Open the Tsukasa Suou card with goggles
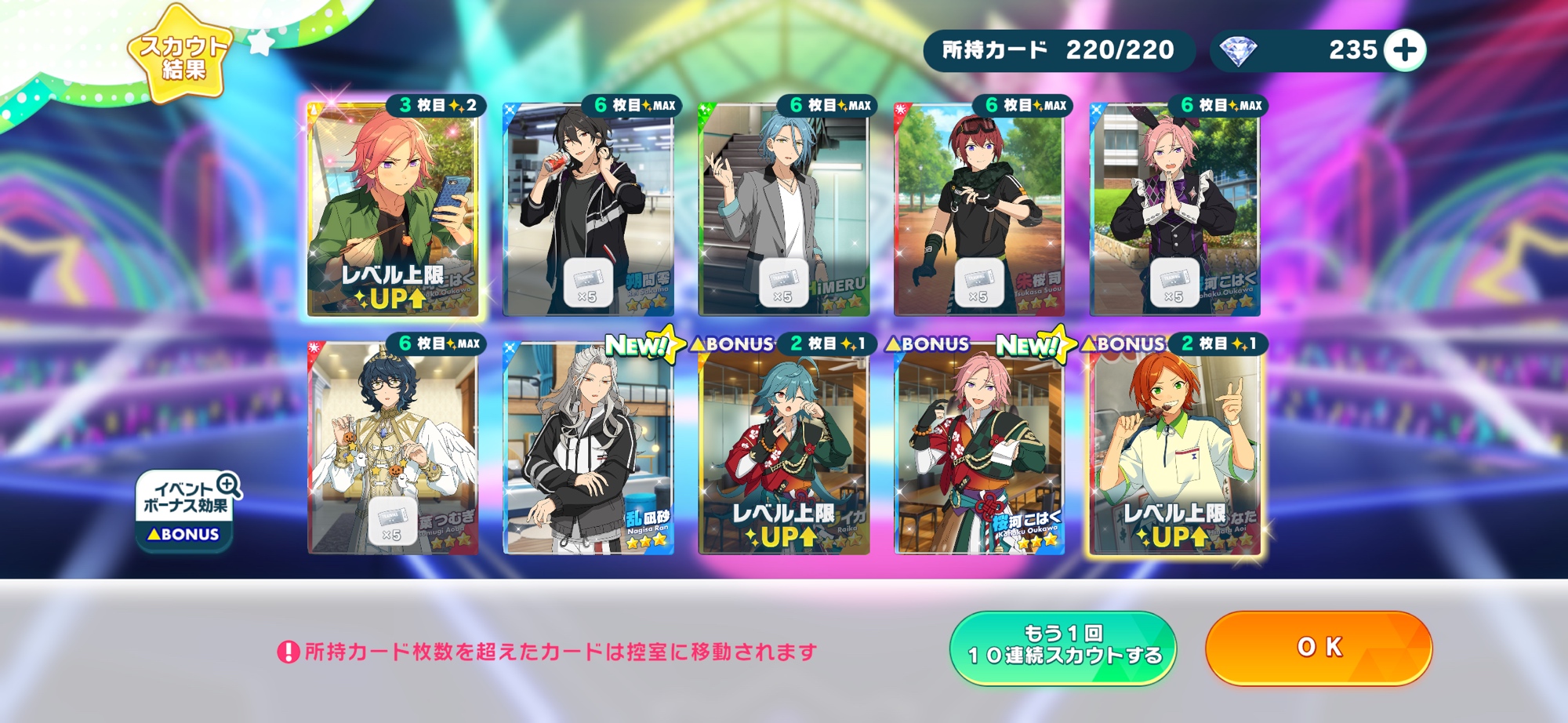 click(x=978, y=210)
